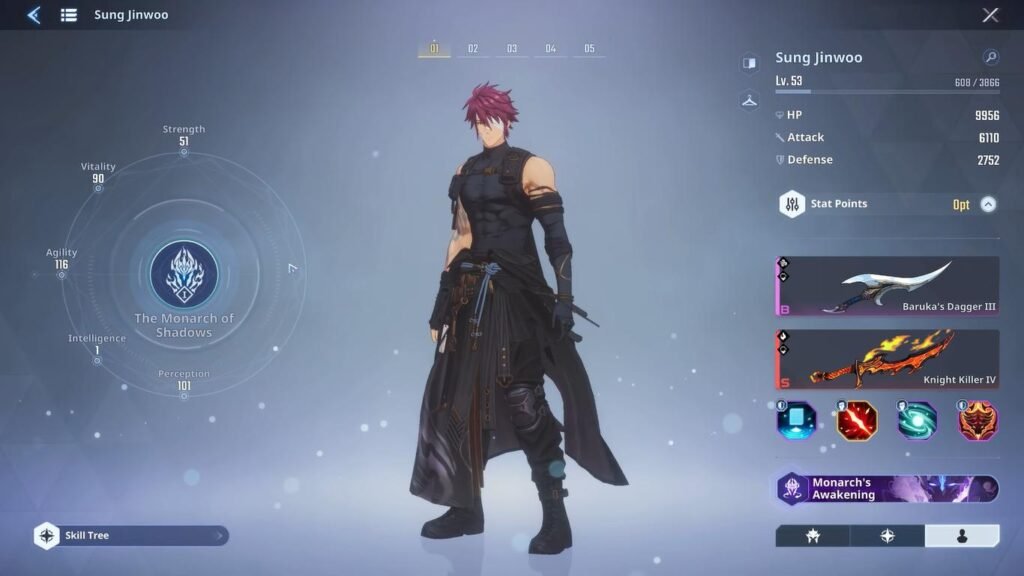Select The Monarch of Shadows emblem
Viewport: 1024px width, 576px height.
[184, 274]
